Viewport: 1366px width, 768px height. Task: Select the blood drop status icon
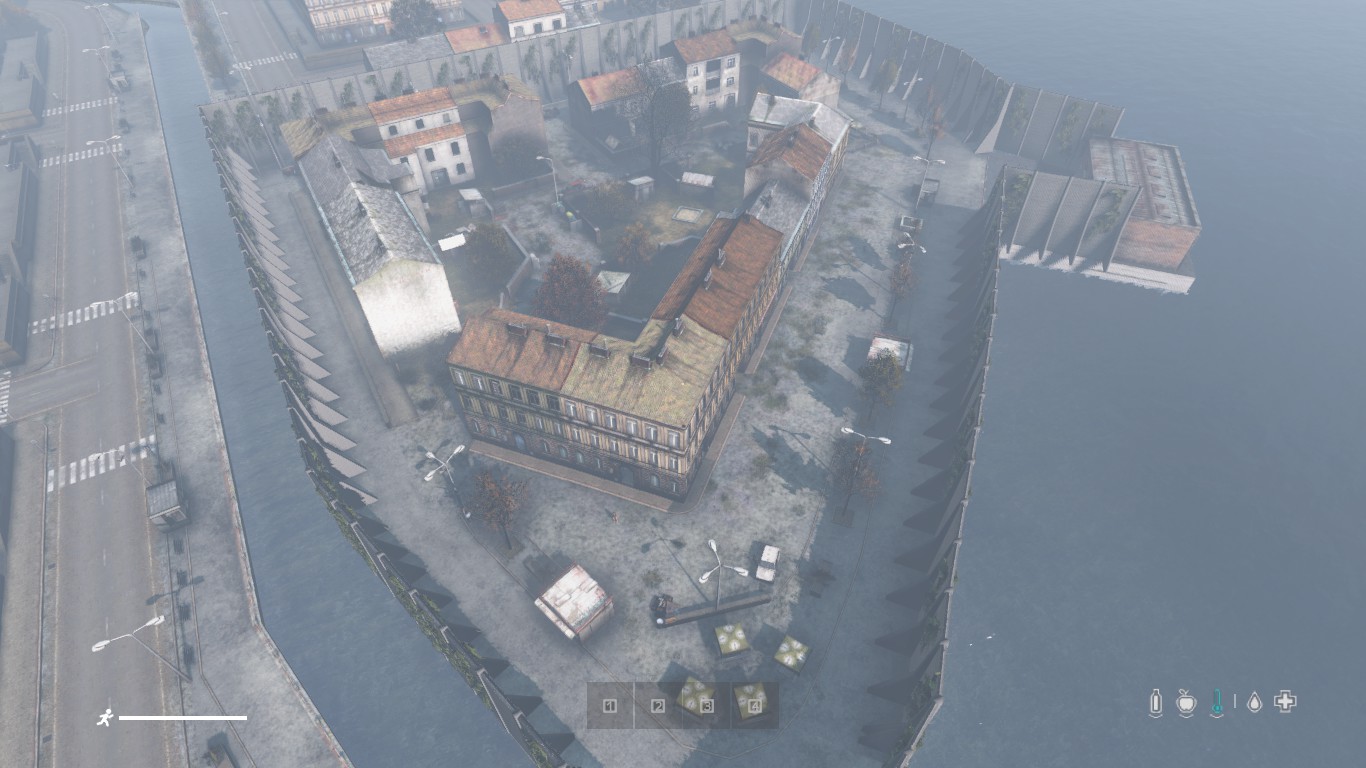point(1254,702)
